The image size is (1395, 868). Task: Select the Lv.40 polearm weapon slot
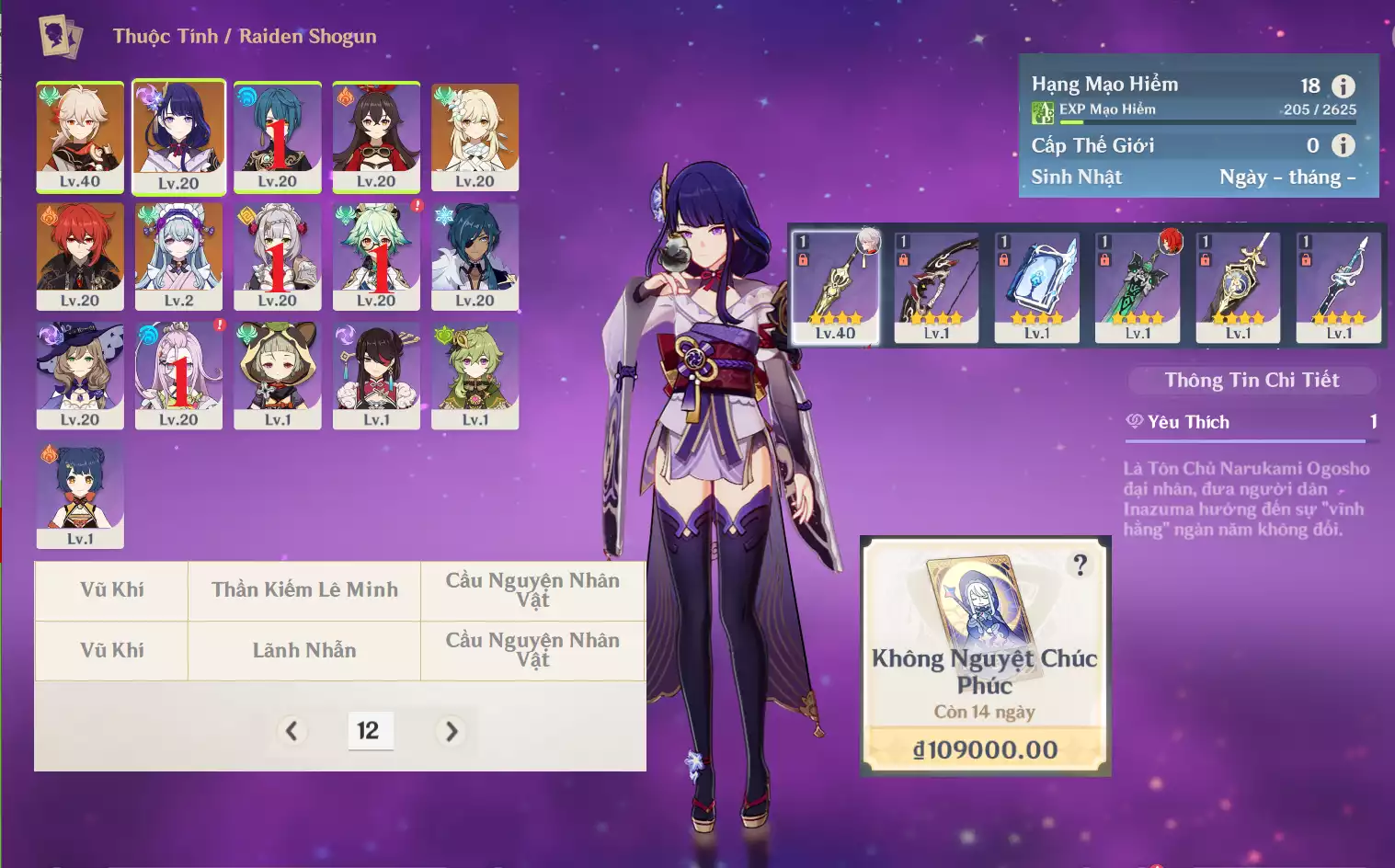click(x=835, y=286)
